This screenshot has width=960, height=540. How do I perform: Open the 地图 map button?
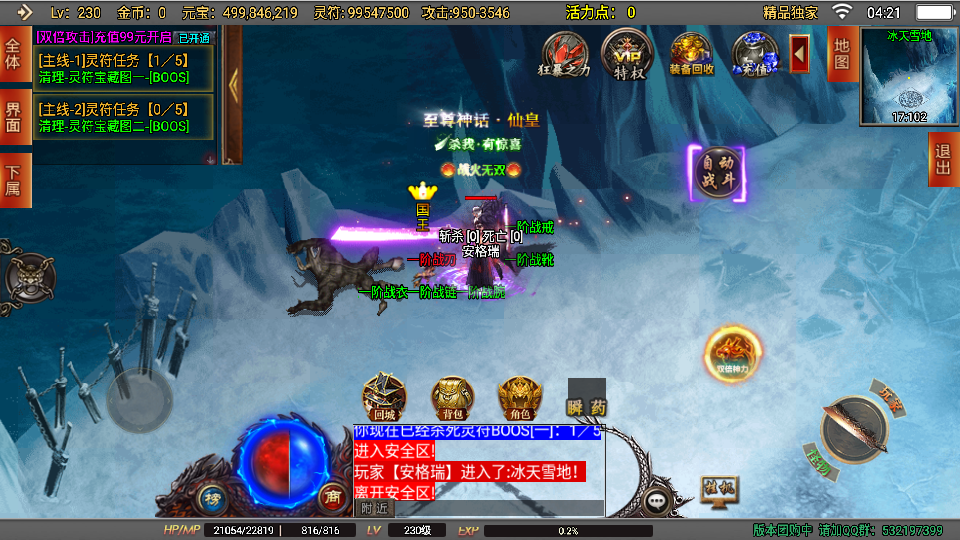pyautogui.click(x=841, y=53)
